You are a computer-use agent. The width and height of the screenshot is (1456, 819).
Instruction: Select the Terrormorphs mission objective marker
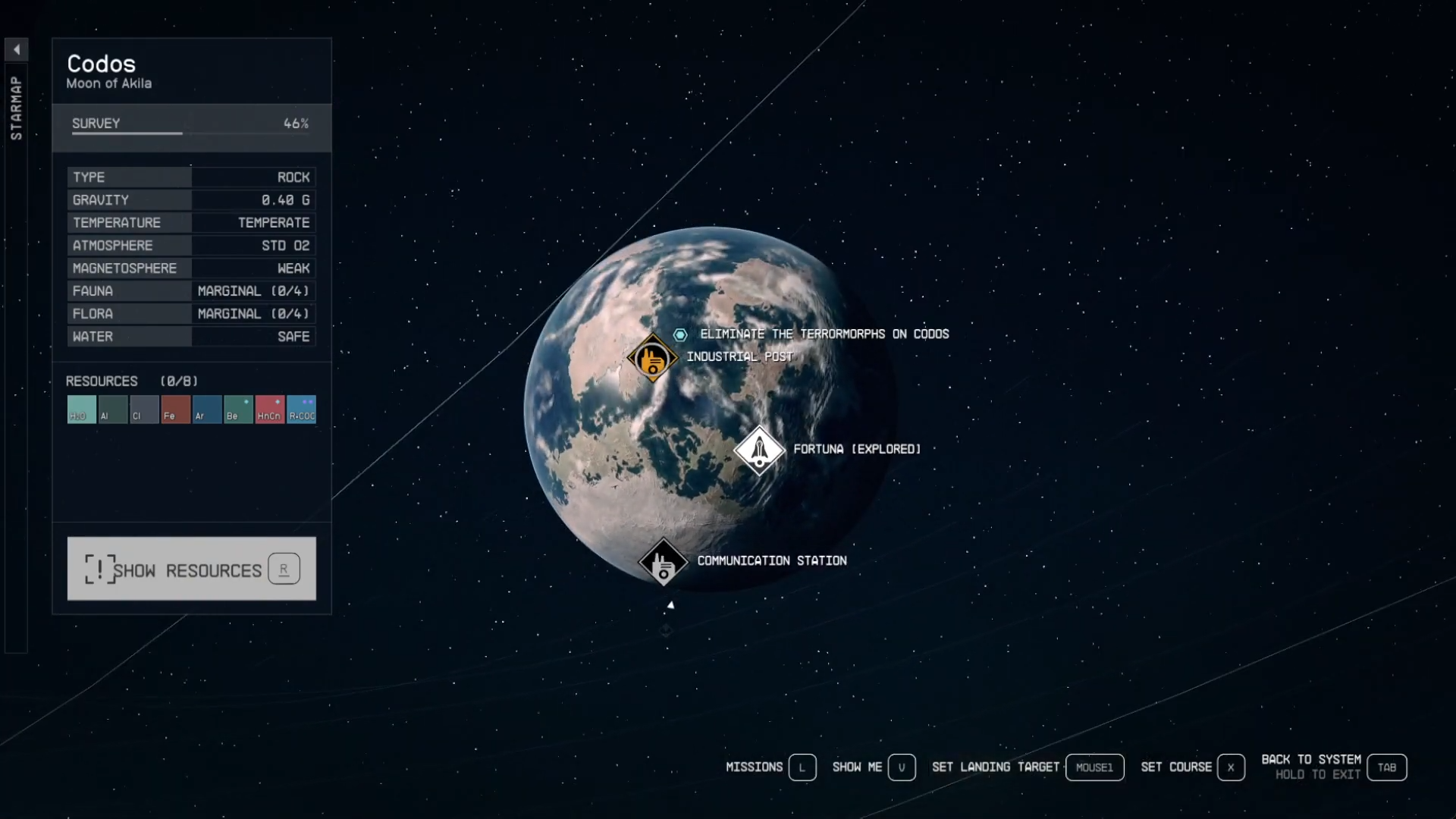pos(680,334)
